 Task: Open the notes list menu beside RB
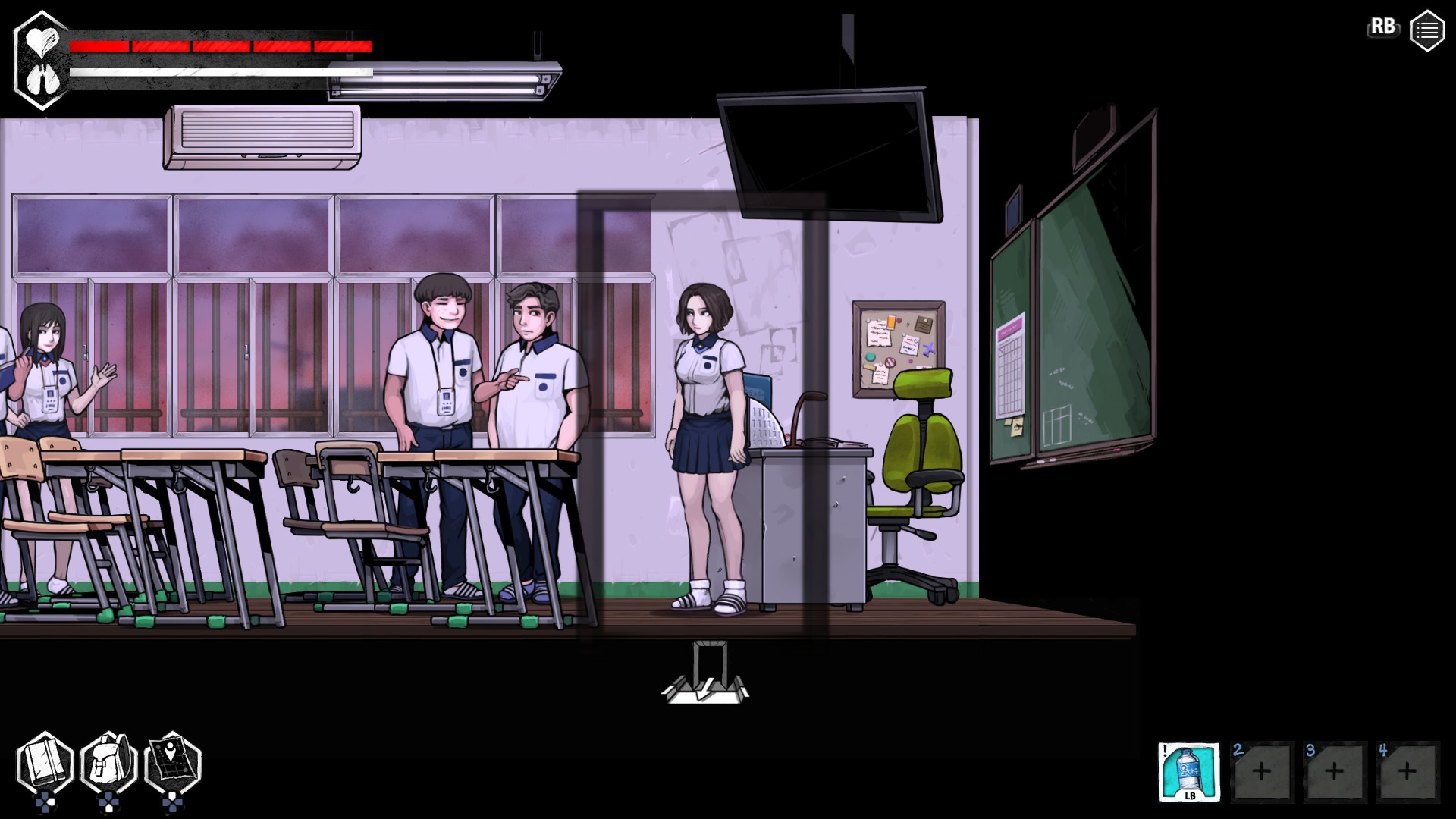pyautogui.click(x=1429, y=30)
